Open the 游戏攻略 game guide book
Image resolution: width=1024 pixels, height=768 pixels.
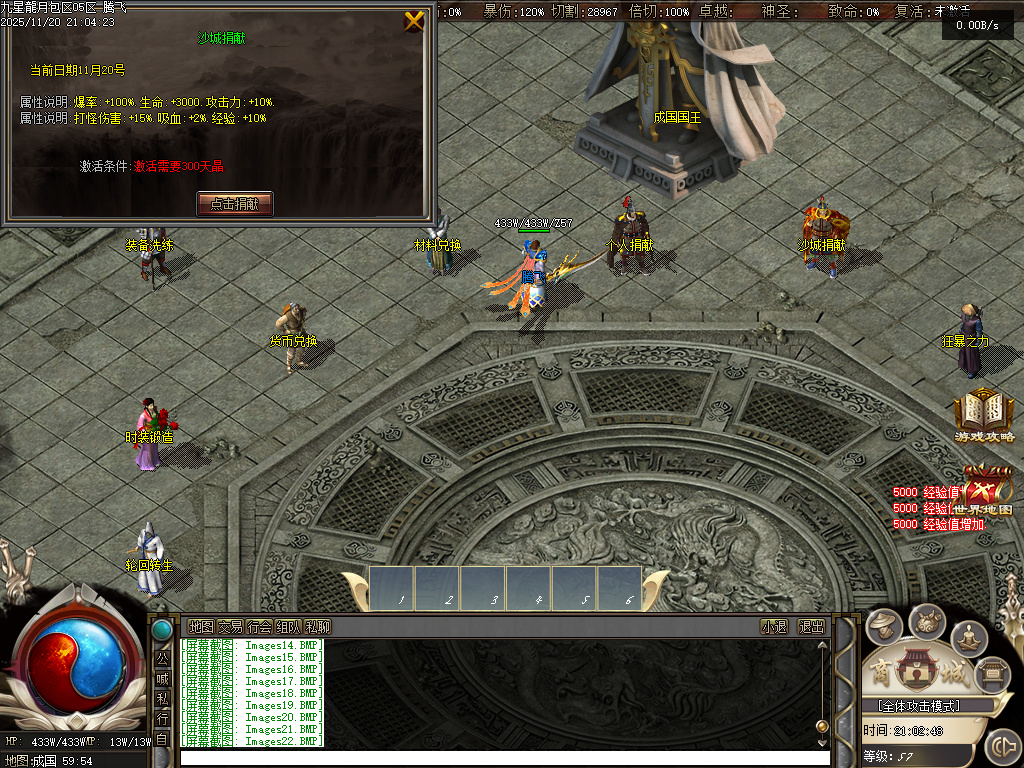coord(984,413)
